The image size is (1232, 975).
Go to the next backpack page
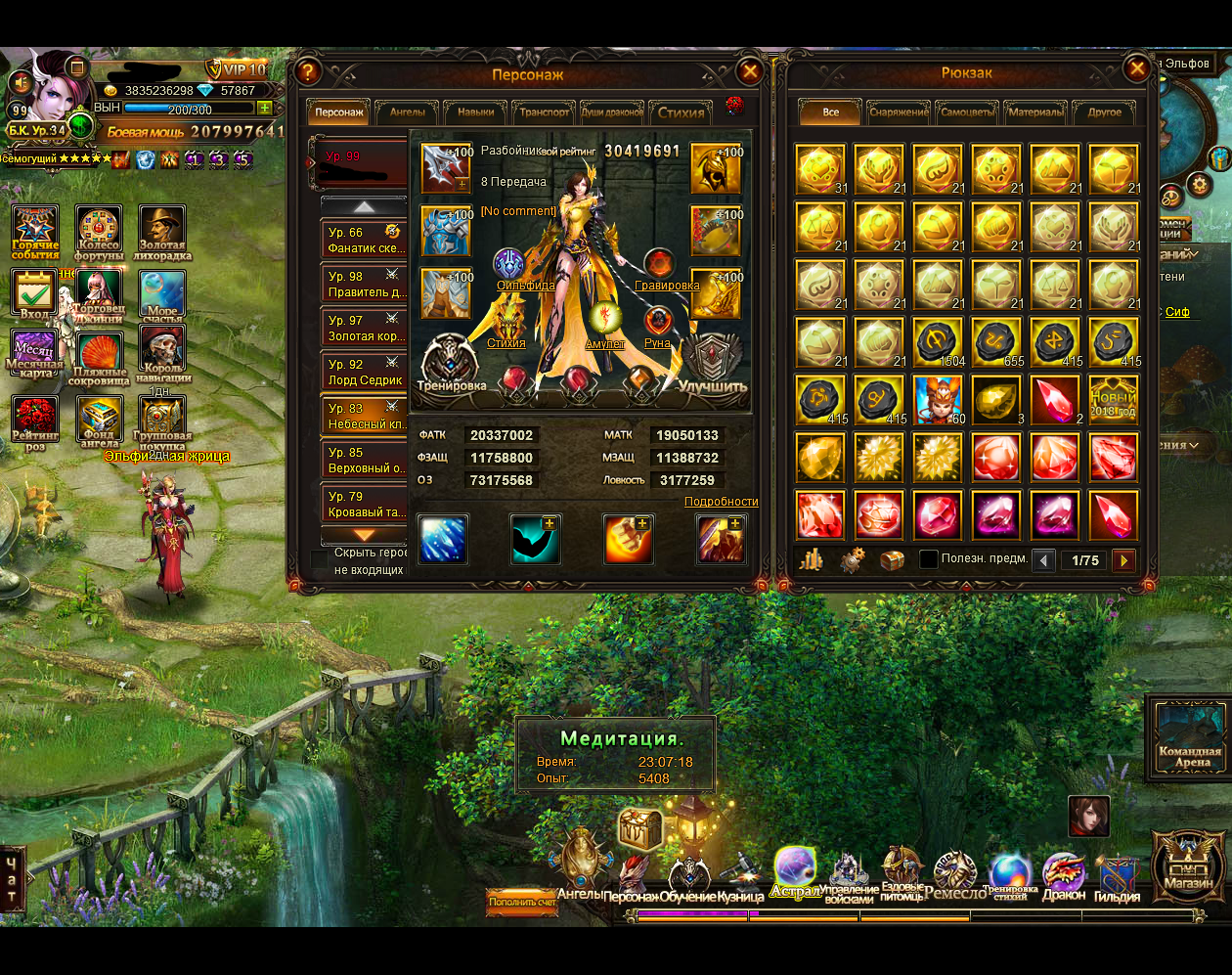(1124, 560)
